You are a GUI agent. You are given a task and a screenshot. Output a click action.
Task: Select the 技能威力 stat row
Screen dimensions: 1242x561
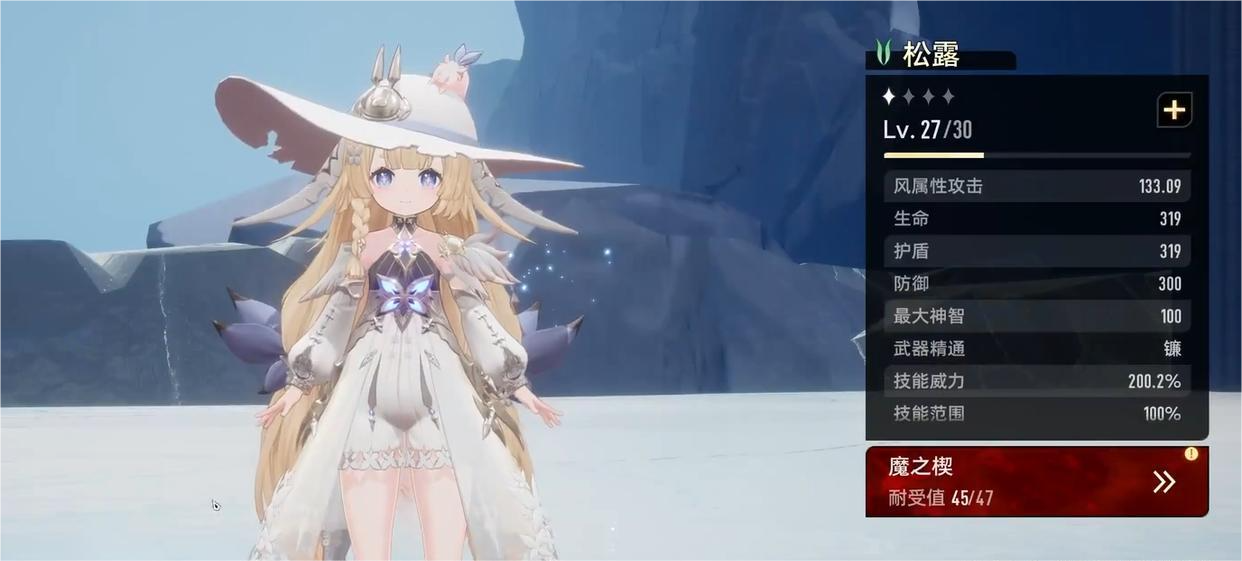[x=1036, y=381]
